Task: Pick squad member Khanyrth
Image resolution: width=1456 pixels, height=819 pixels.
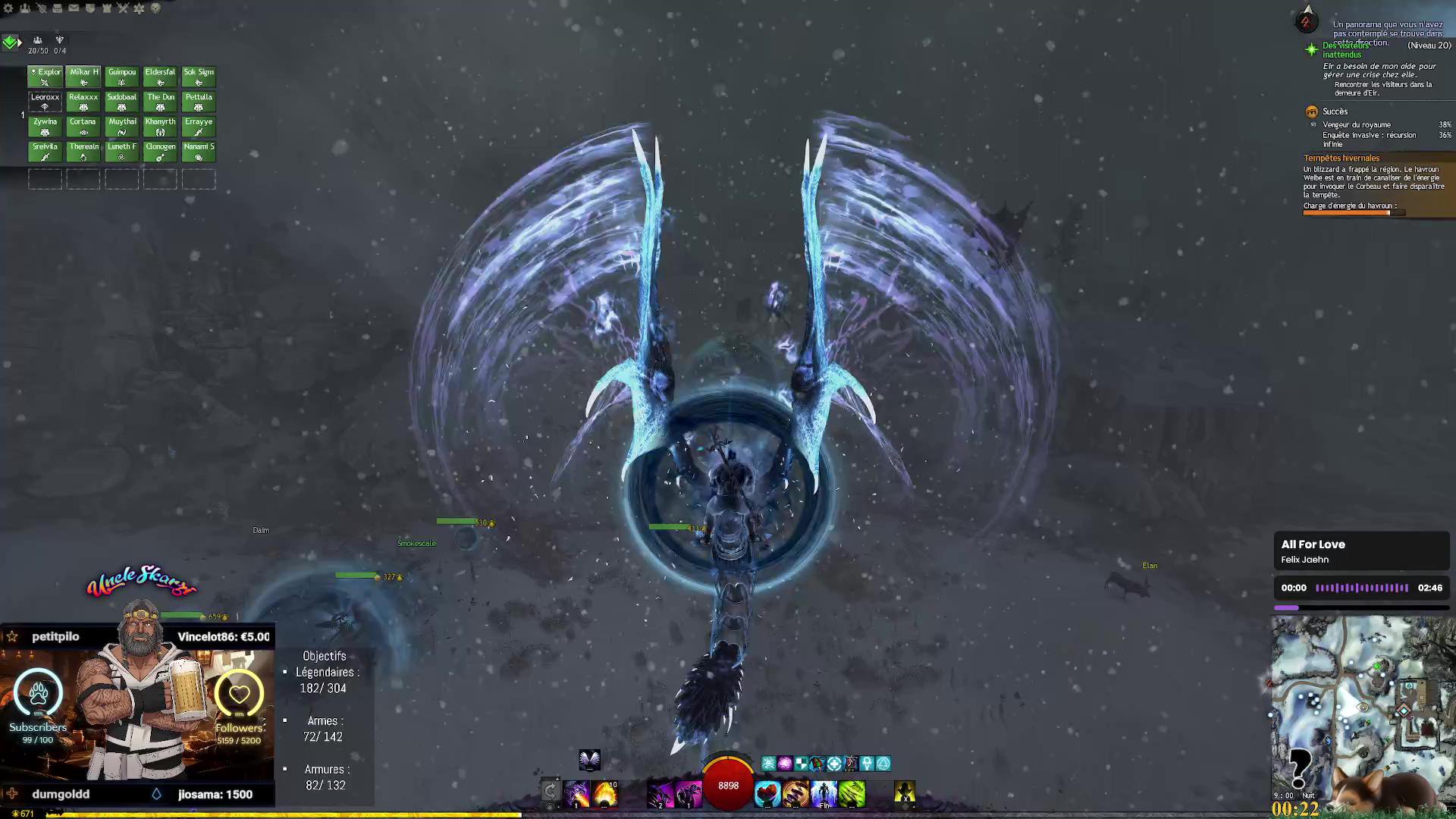Action: click(160, 126)
